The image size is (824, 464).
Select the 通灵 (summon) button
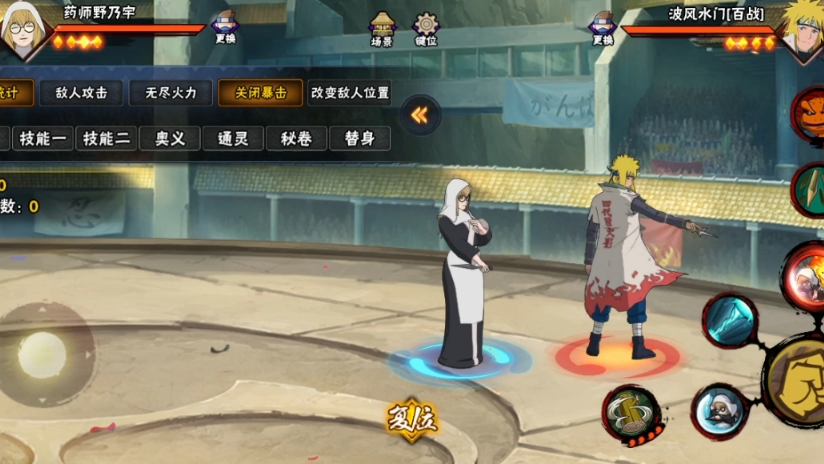tap(233, 138)
